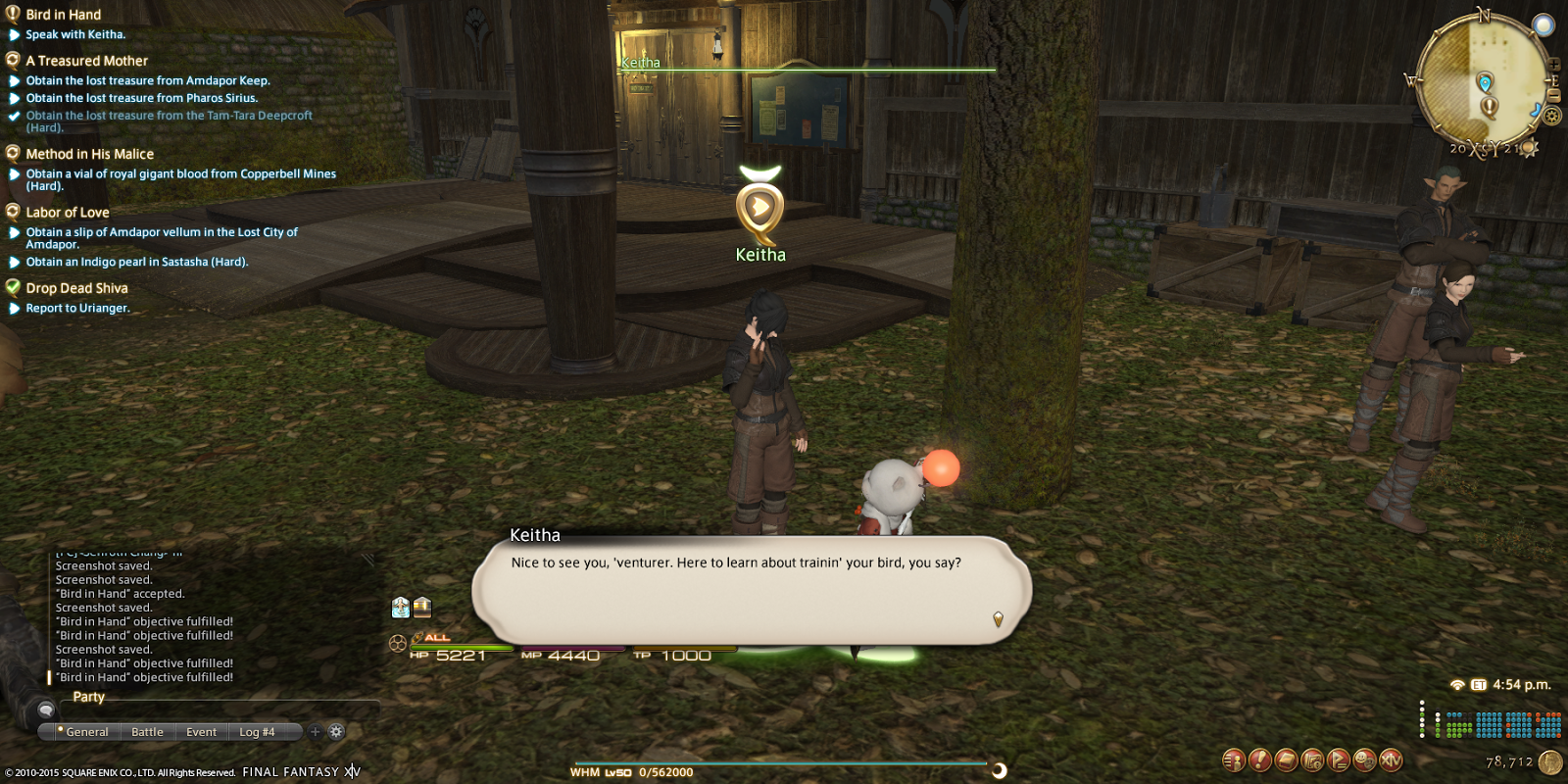Open the Journal book icon
This screenshot has width=1568, height=784.
[x=1284, y=759]
